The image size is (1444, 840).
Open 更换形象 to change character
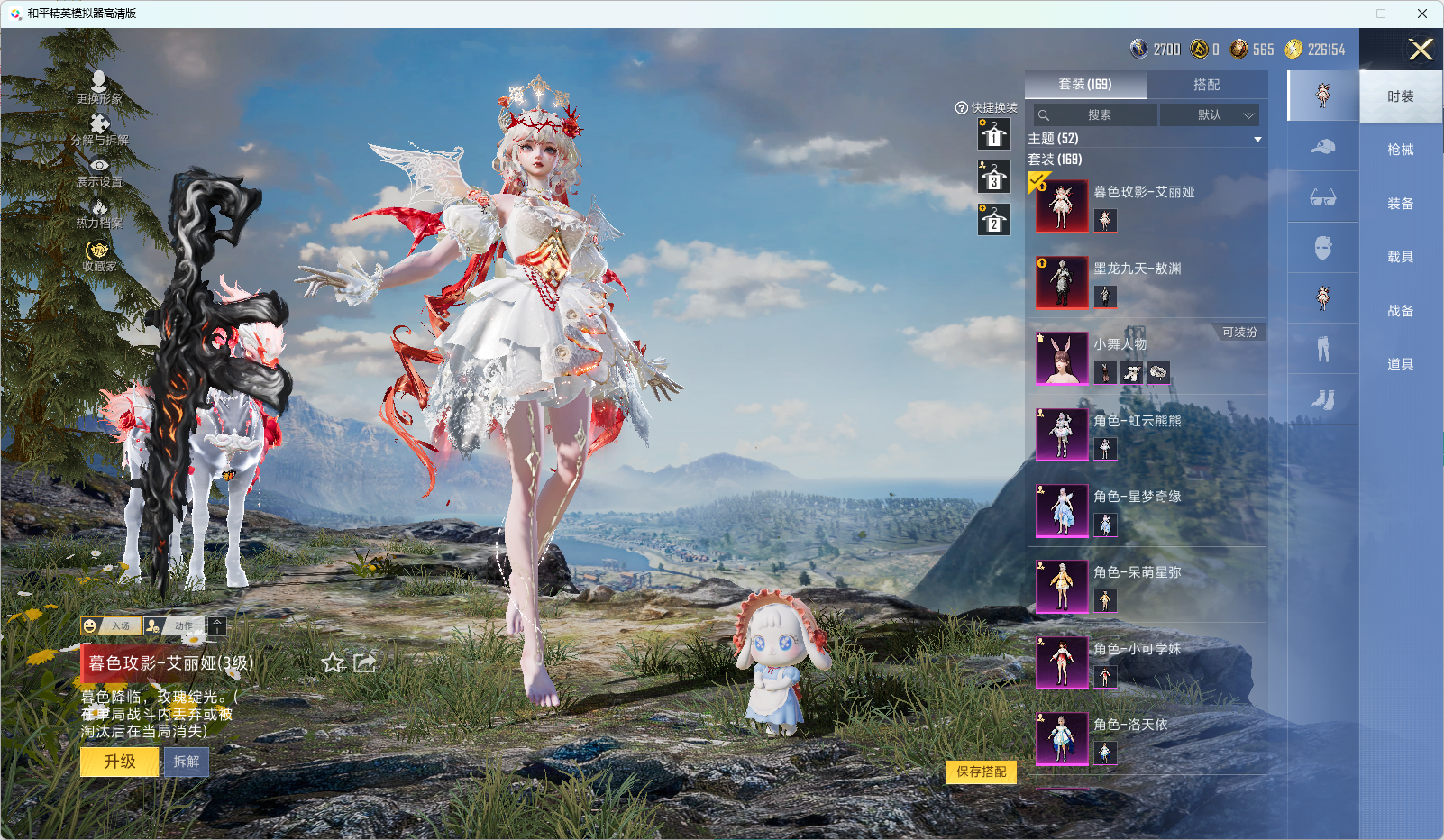coord(98,87)
